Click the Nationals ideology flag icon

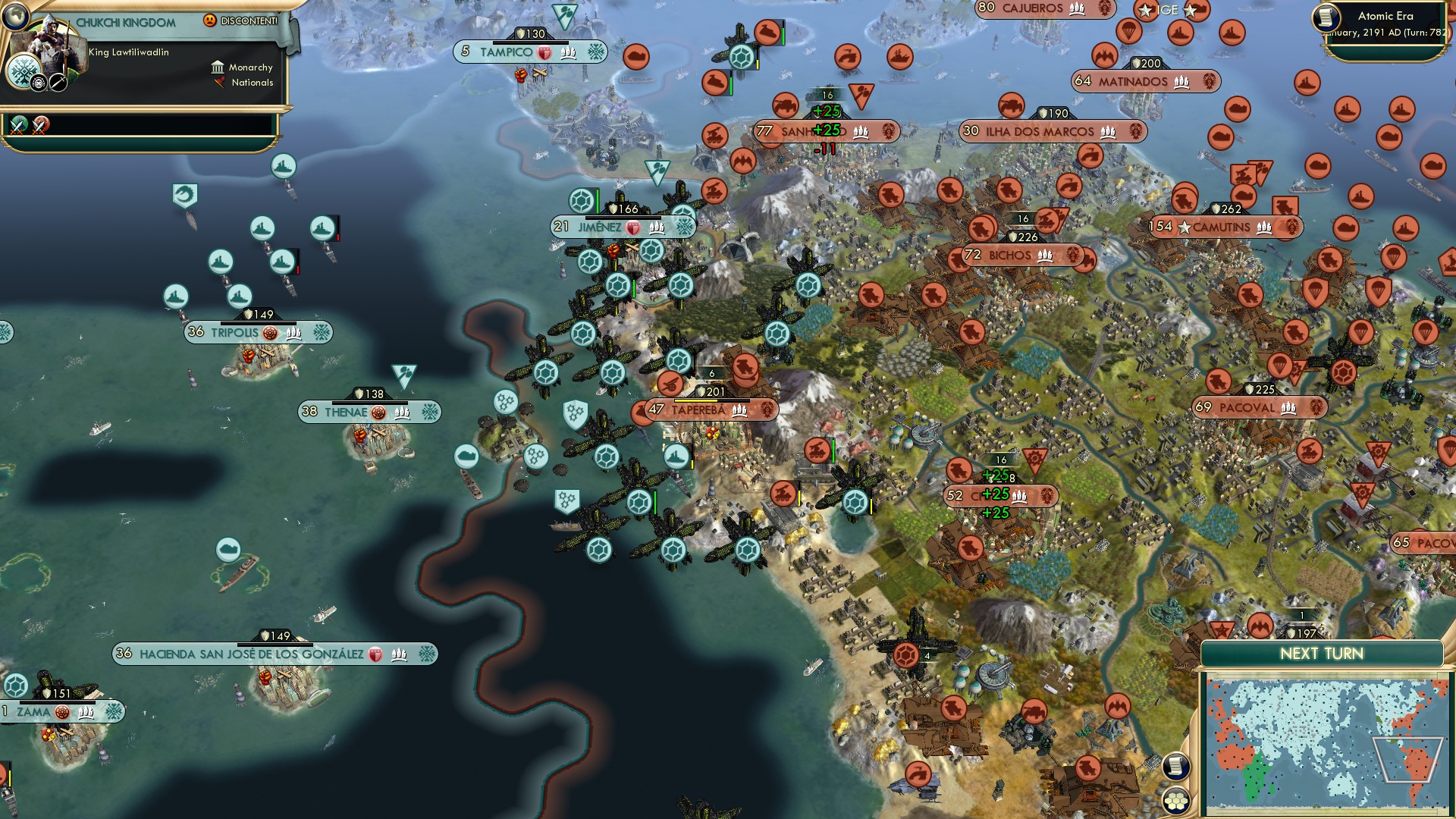click(x=220, y=83)
